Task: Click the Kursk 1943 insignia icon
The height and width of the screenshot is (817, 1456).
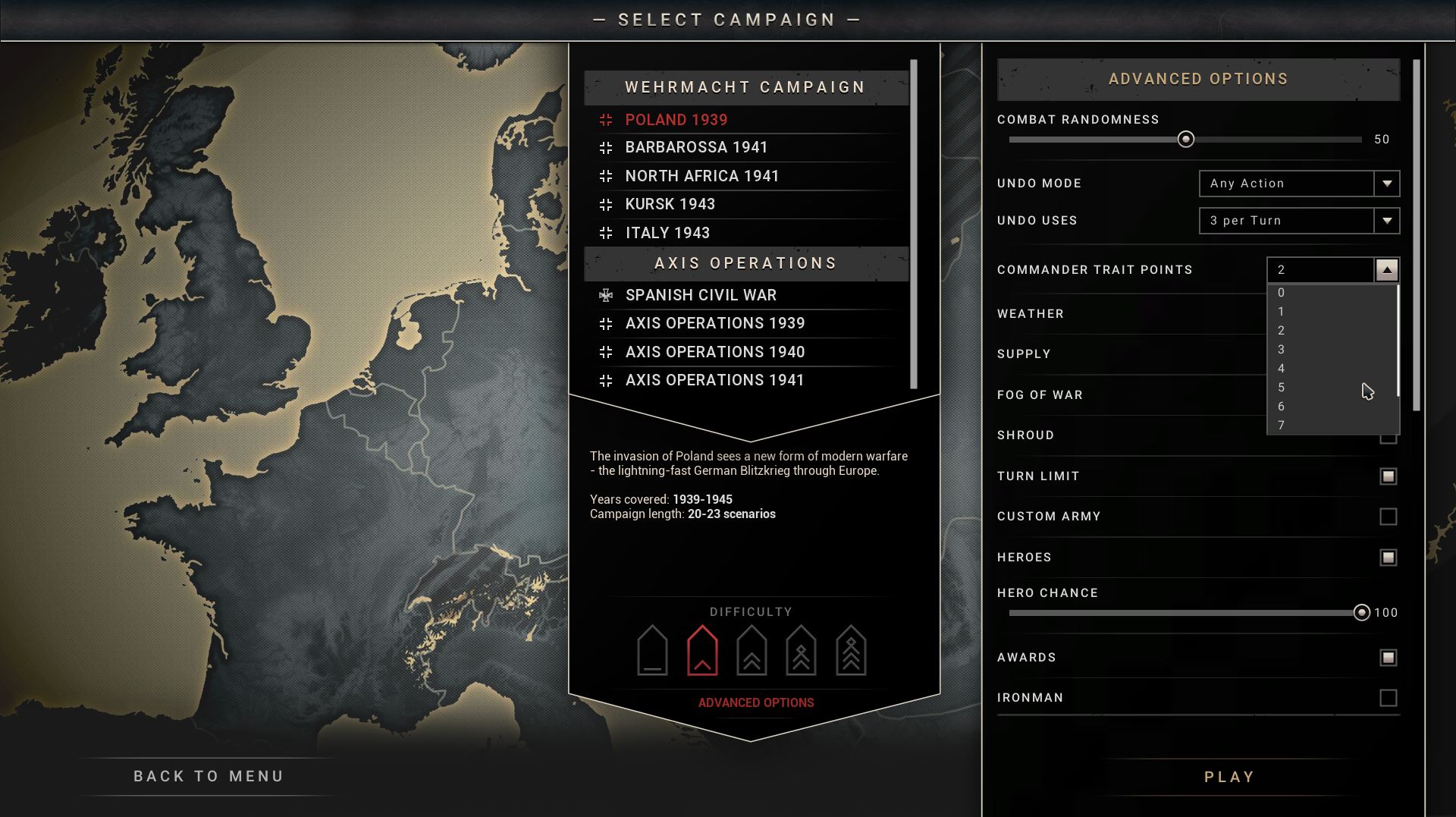Action: point(606,203)
